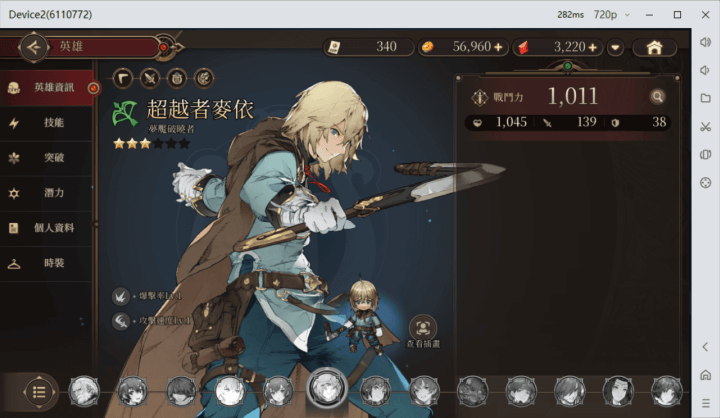
Task: Expand the currency dropdown arrow
Action: pos(616,47)
